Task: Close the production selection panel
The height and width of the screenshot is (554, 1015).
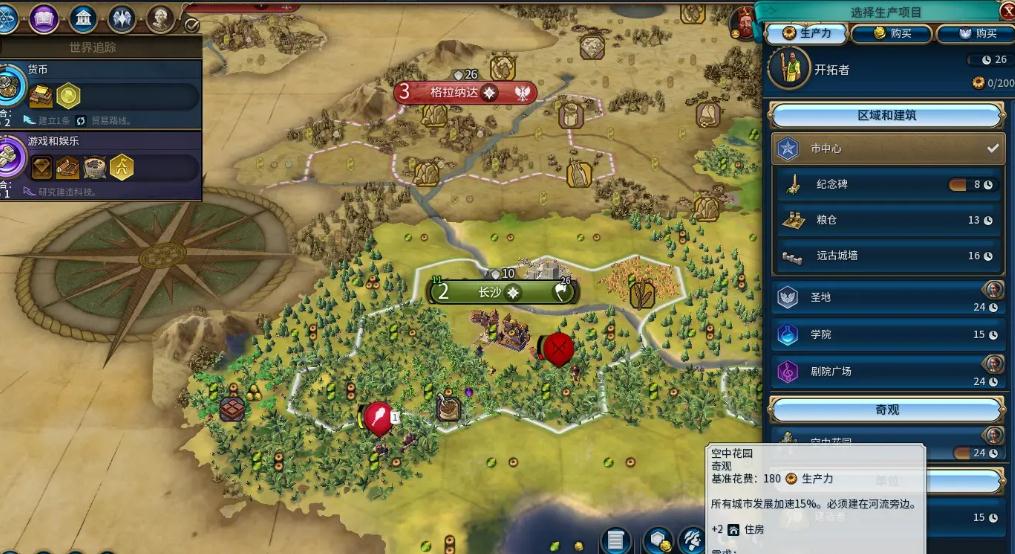Action: (1005, 11)
